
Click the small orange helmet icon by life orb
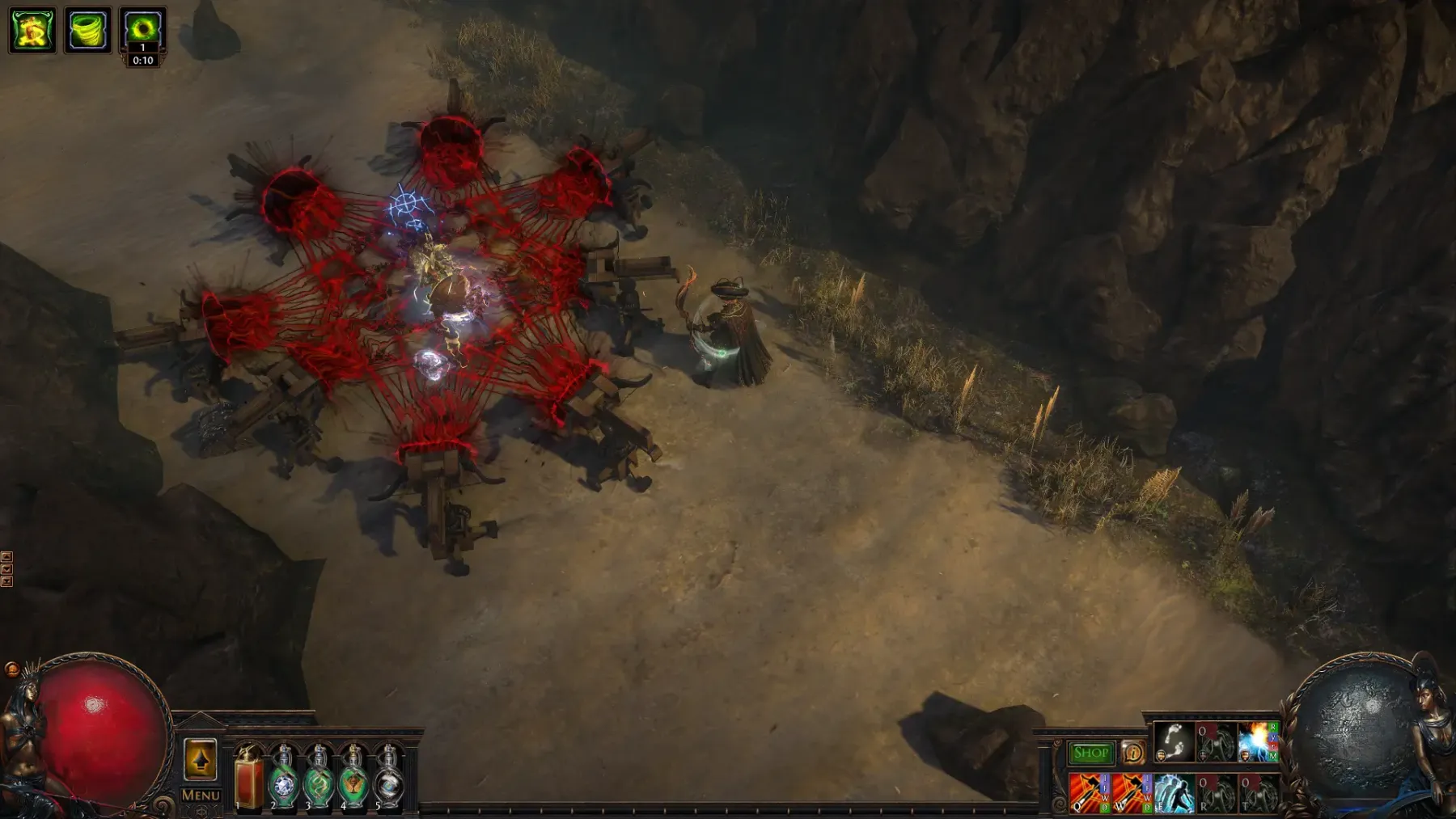11,669
